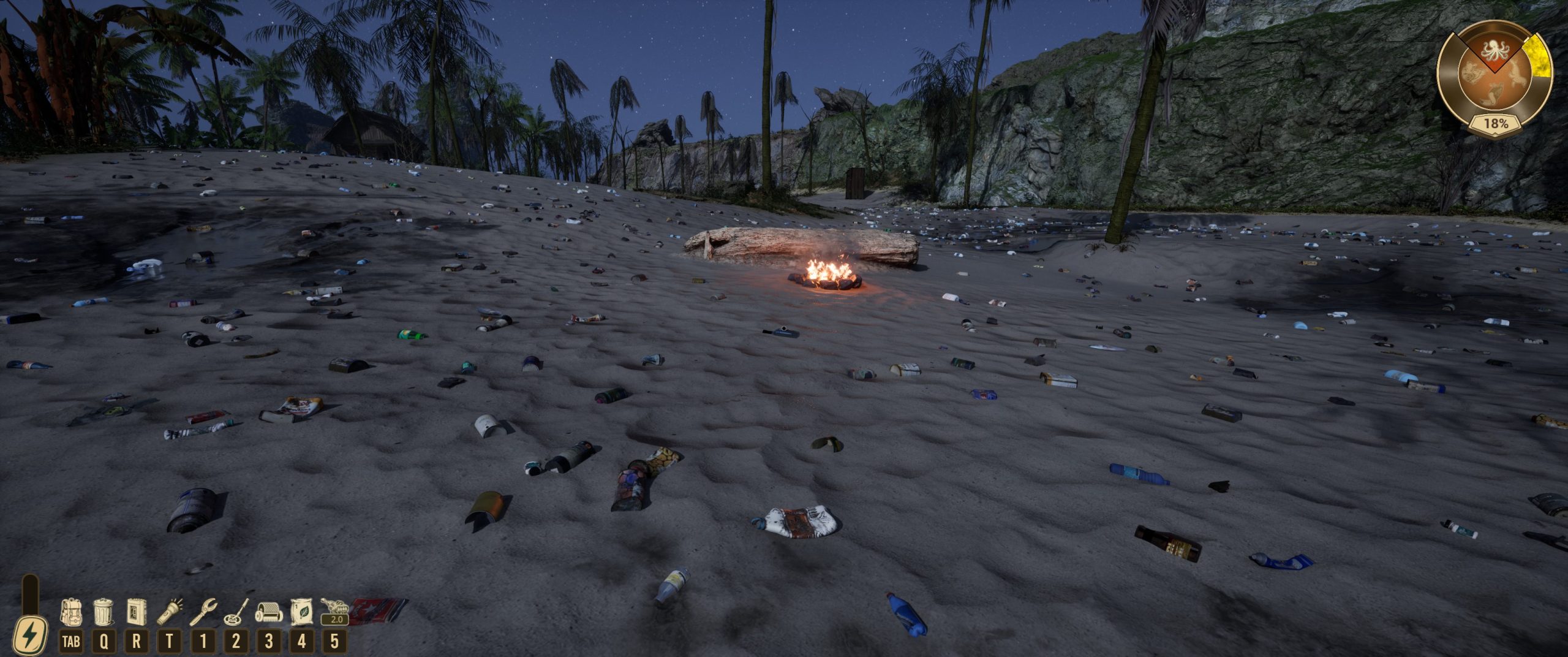
Task: Select the metal detector tool
Action: tap(236, 612)
